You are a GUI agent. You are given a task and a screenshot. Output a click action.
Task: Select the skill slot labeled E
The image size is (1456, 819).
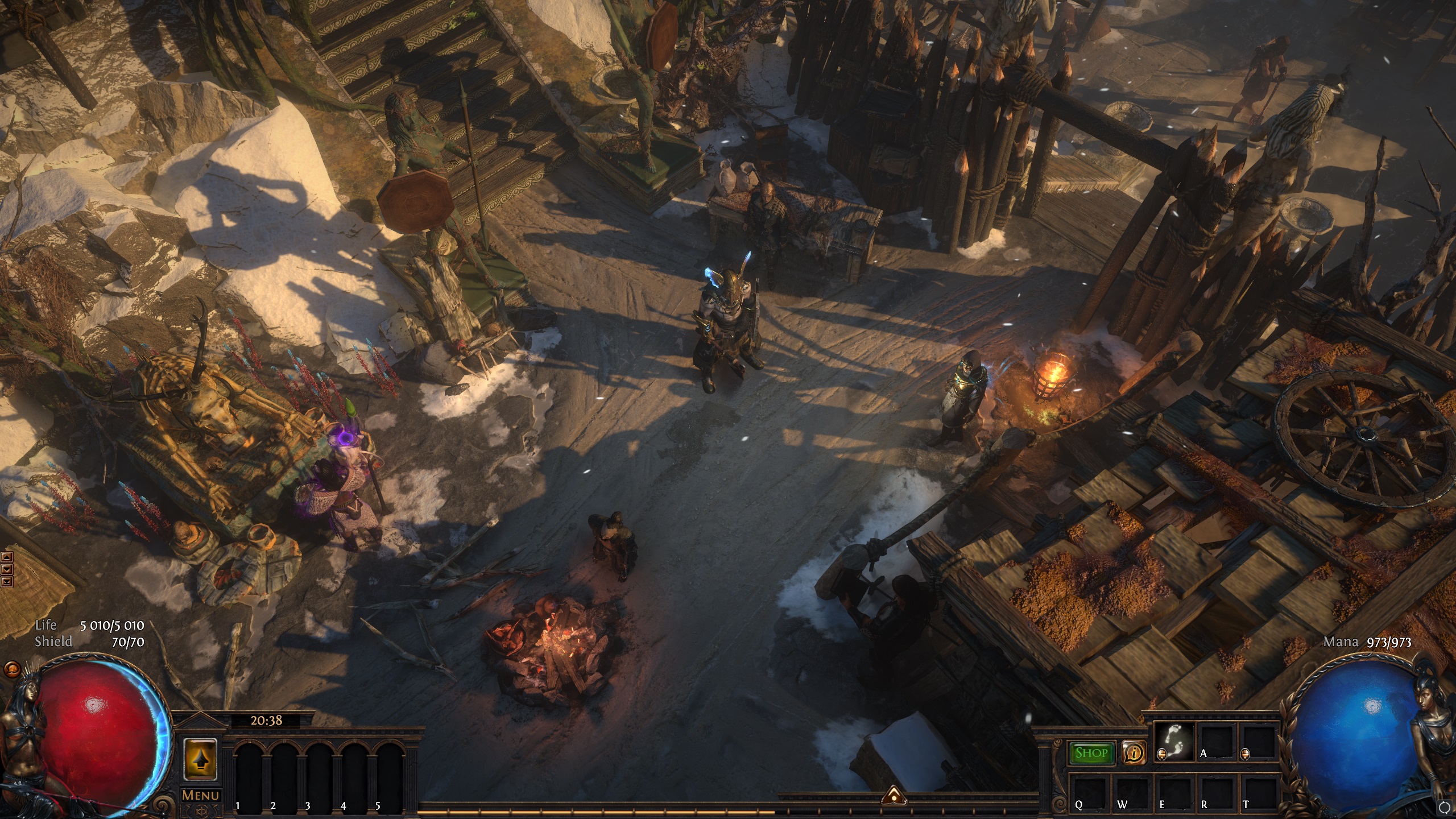click(x=1171, y=793)
